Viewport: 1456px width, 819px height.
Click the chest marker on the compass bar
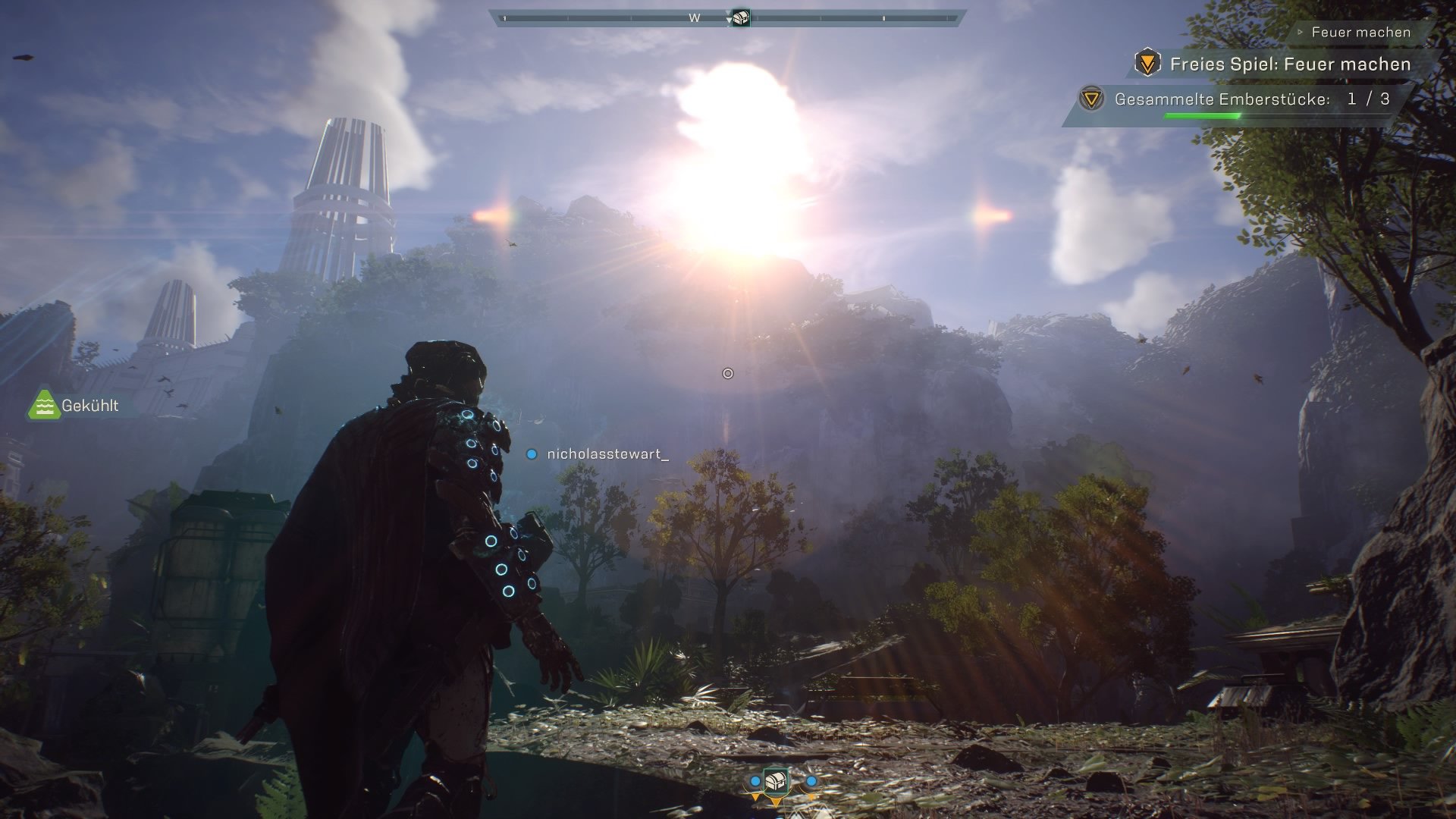(x=739, y=17)
